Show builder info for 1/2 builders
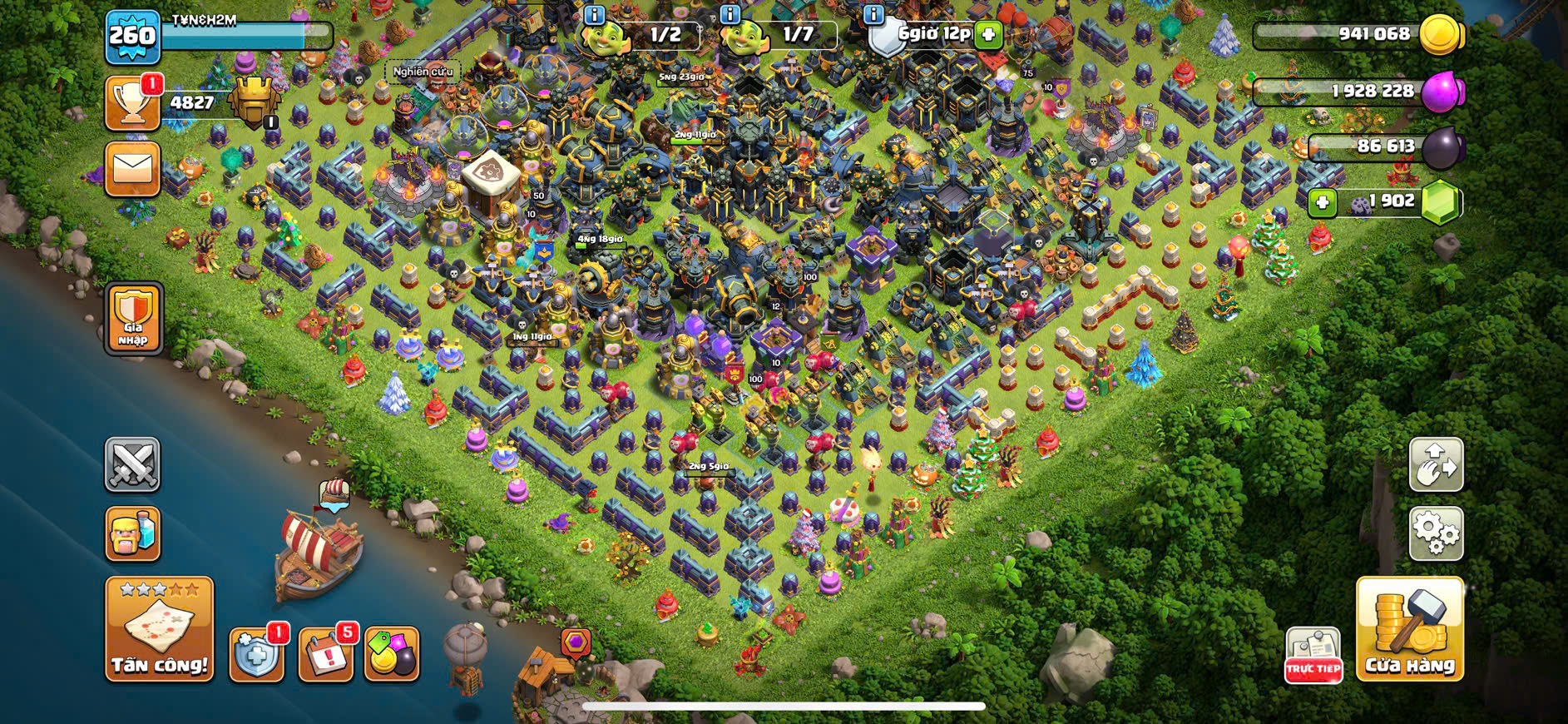1568x724 pixels. 594,14
